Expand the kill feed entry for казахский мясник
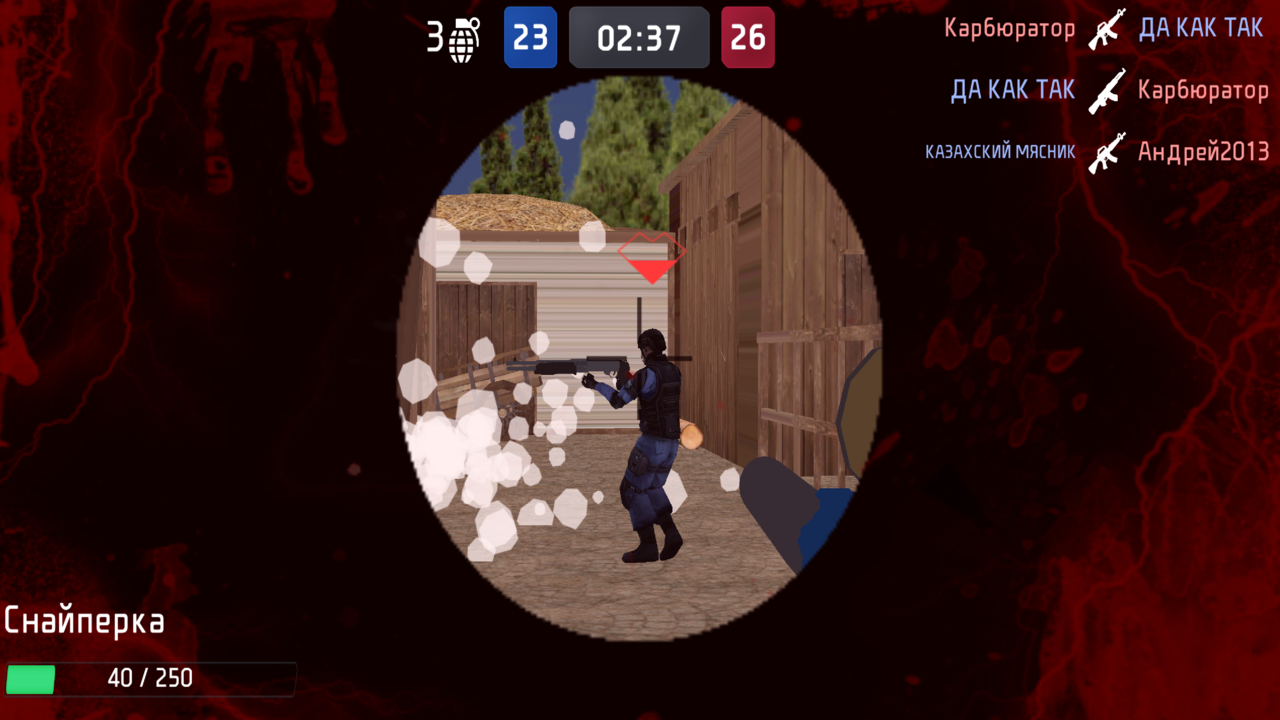1280x720 pixels. tap(999, 152)
